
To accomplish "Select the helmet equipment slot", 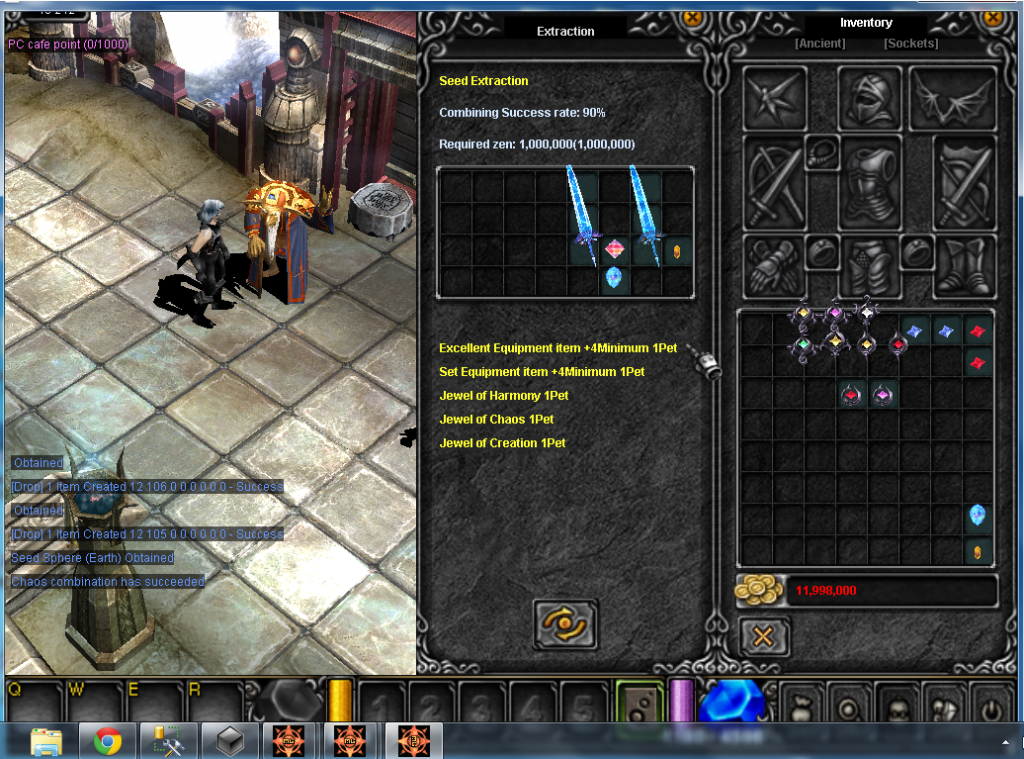I will [x=870, y=98].
